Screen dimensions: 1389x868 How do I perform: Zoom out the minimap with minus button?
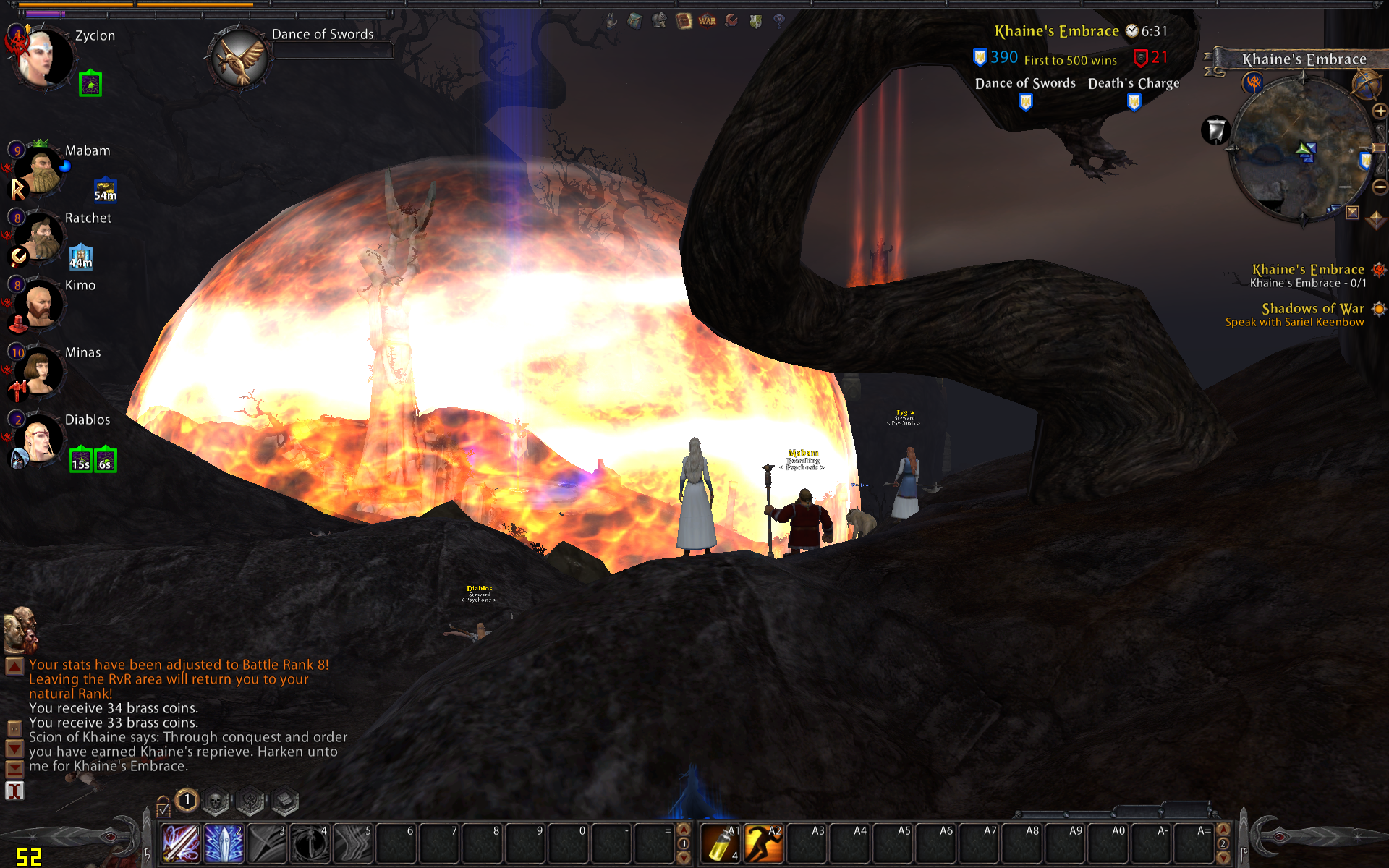(1380, 187)
